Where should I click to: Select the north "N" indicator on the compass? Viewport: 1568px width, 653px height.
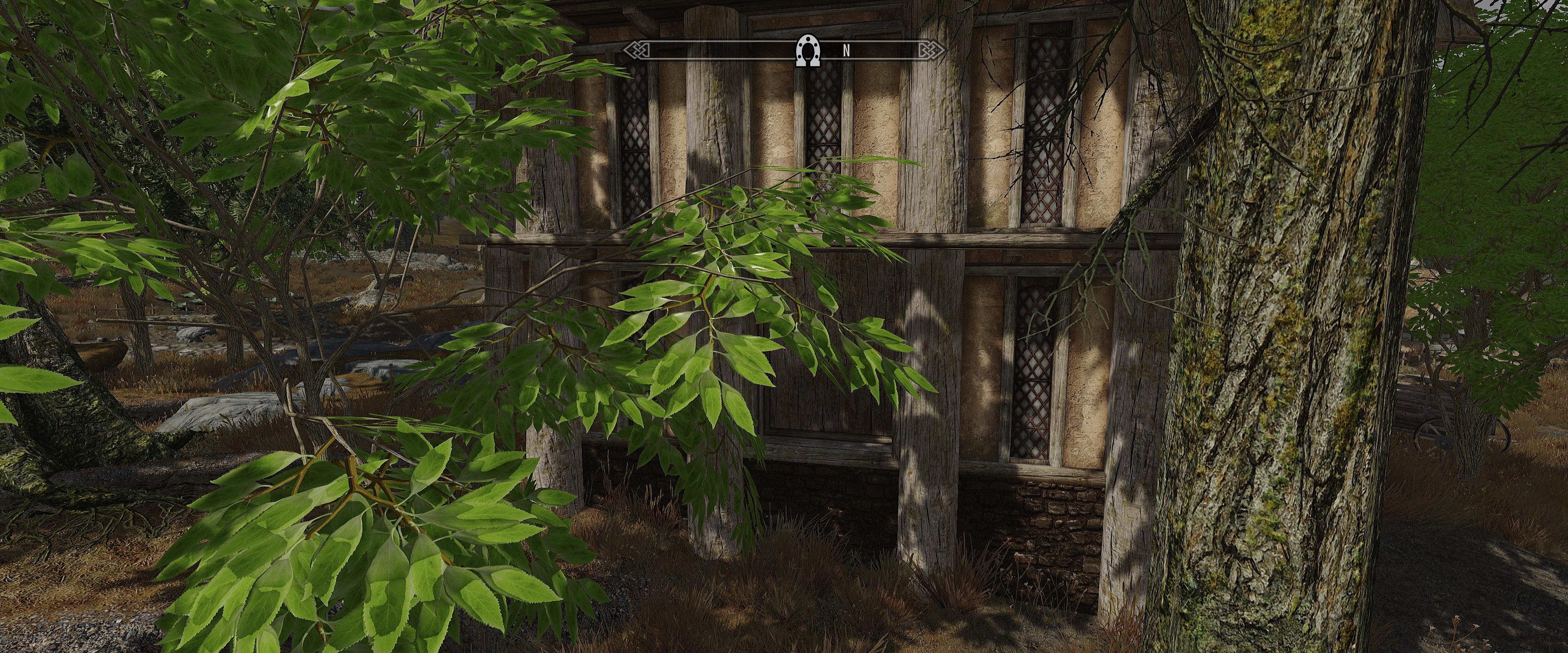click(x=846, y=52)
